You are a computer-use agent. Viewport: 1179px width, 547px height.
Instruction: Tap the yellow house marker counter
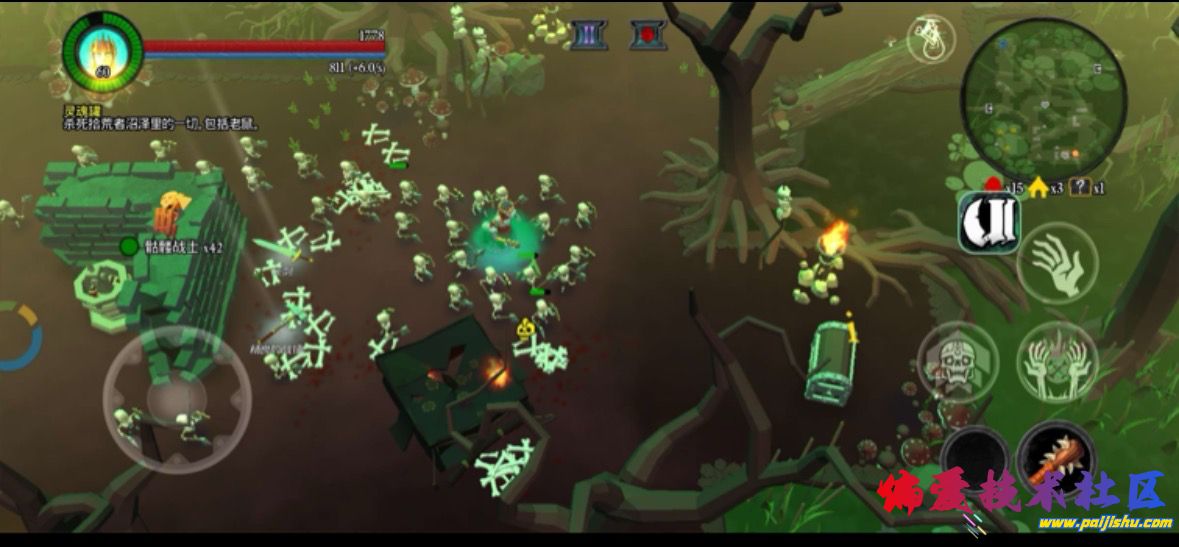[1046, 187]
